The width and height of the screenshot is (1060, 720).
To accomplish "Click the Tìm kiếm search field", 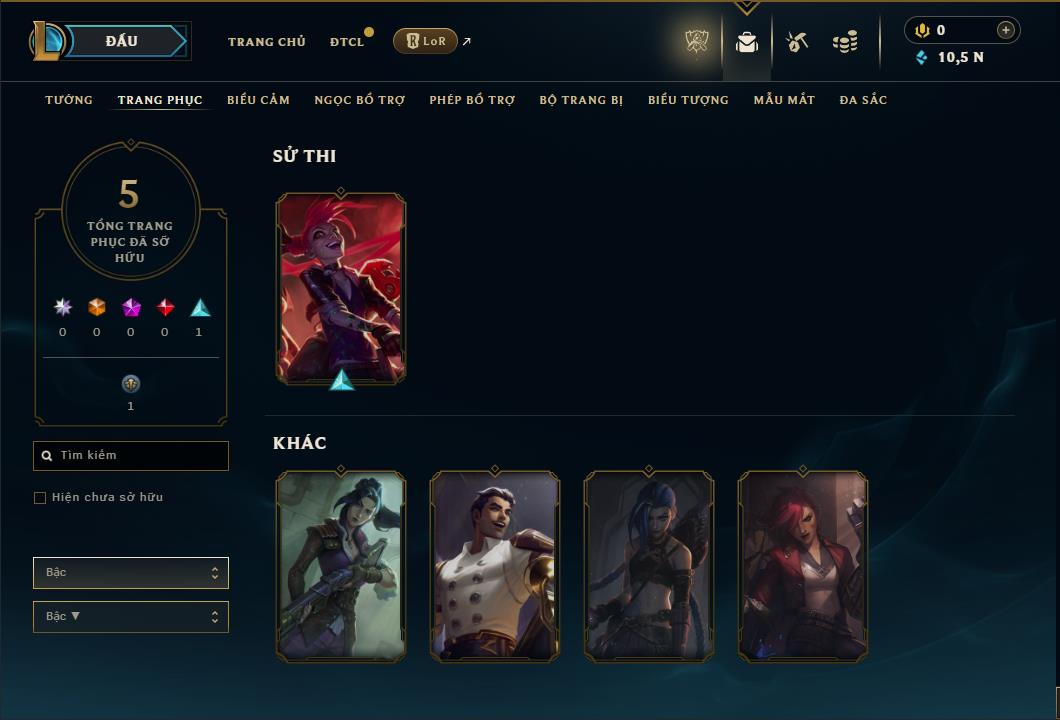I will (131, 456).
